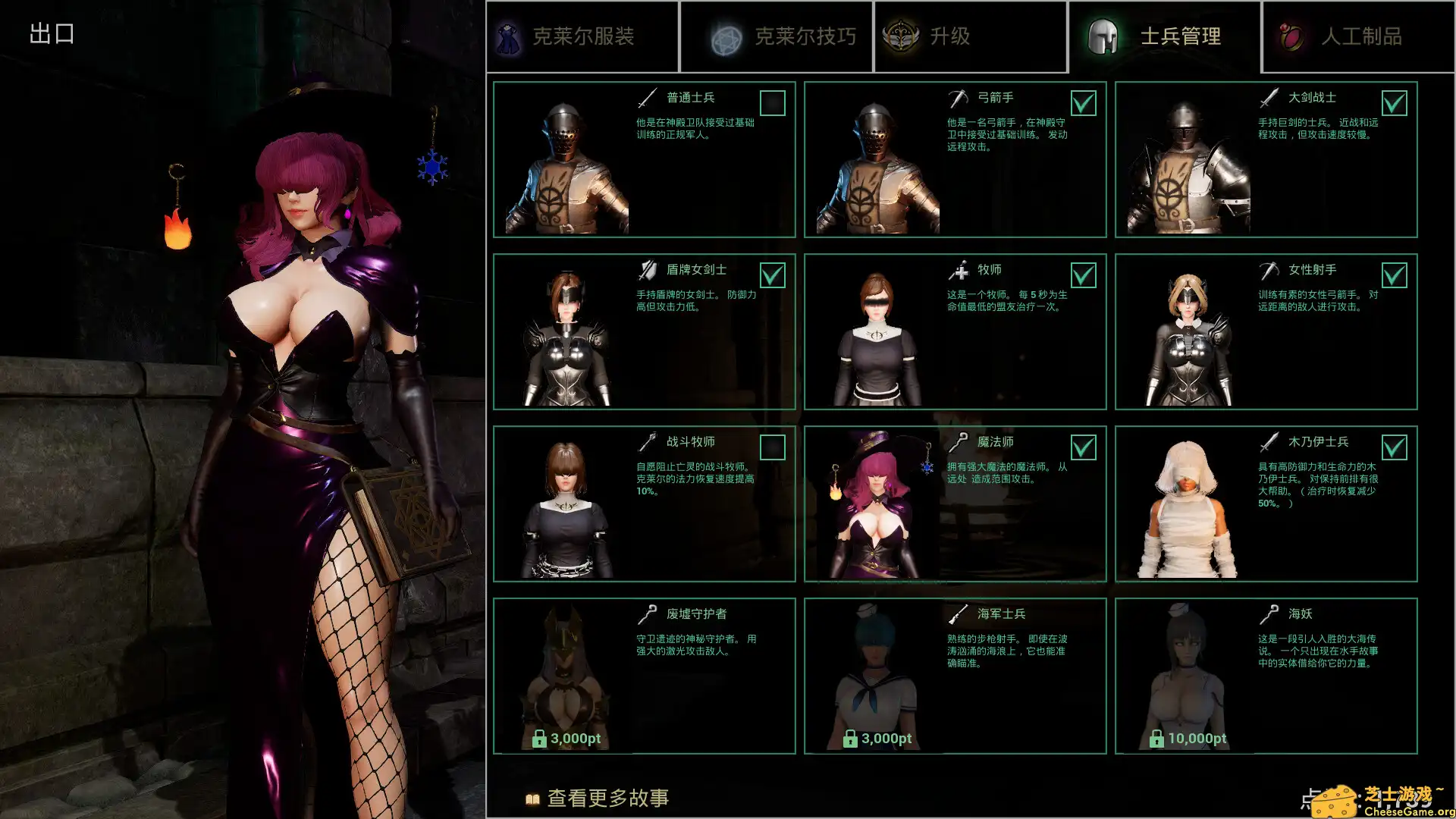Screen dimensions: 1456x819
Task: Click the bow icon beside 弓箭手
Action: pos(957,96)
